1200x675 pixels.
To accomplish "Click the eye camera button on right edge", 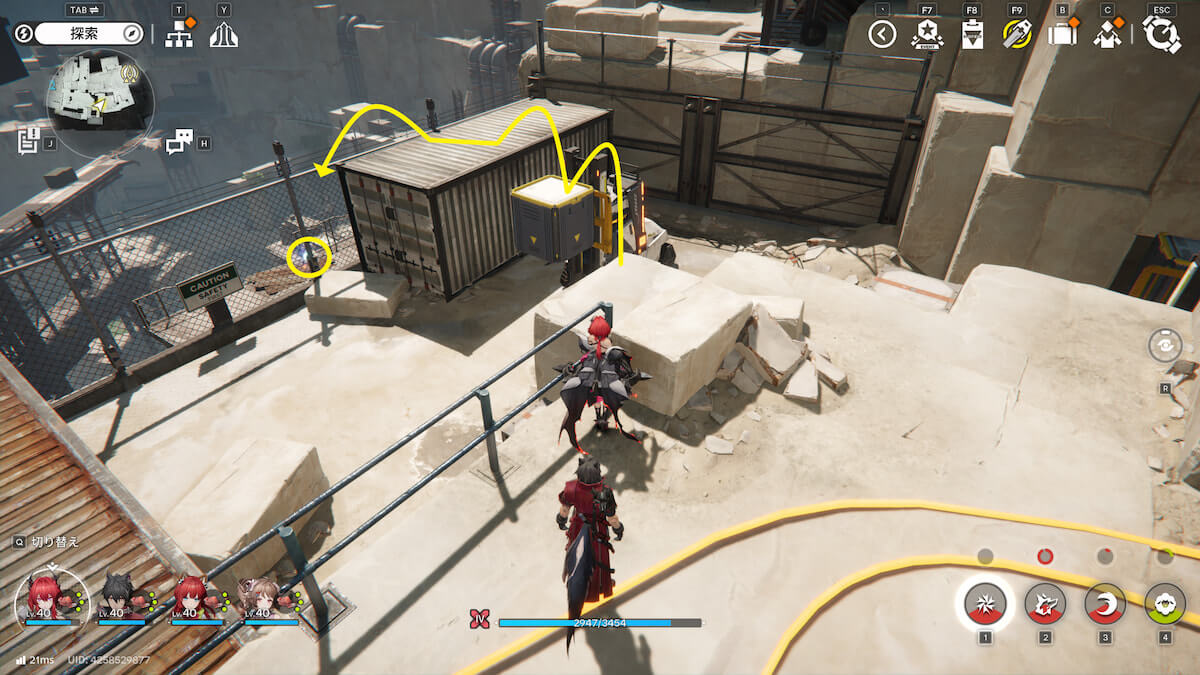I will [x=1166, y=346].
